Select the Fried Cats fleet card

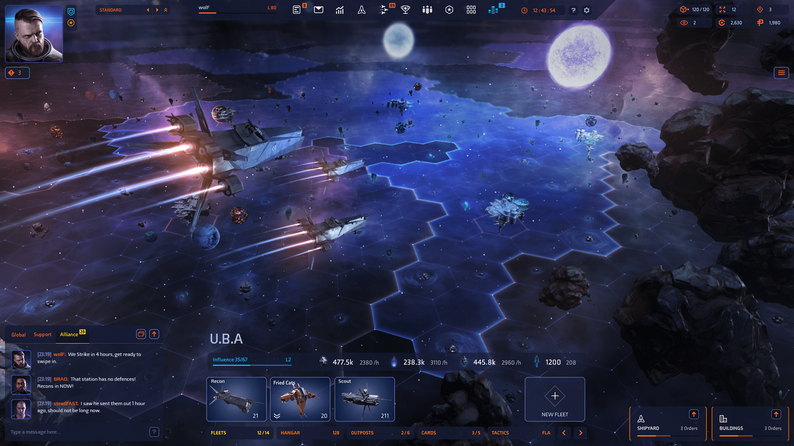(300, 399)
